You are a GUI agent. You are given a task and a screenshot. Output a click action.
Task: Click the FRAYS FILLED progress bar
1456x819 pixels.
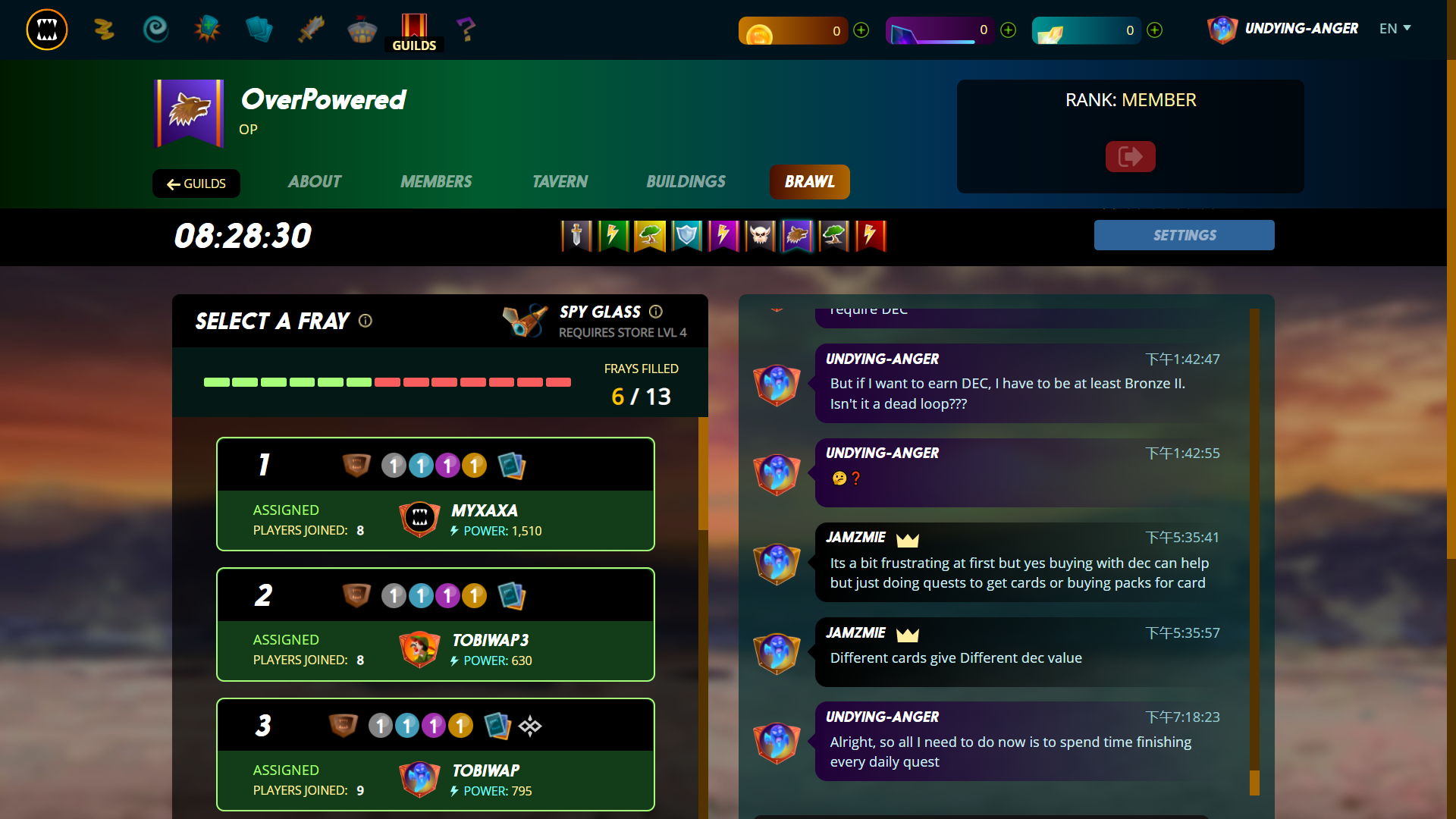pos(387,383)
